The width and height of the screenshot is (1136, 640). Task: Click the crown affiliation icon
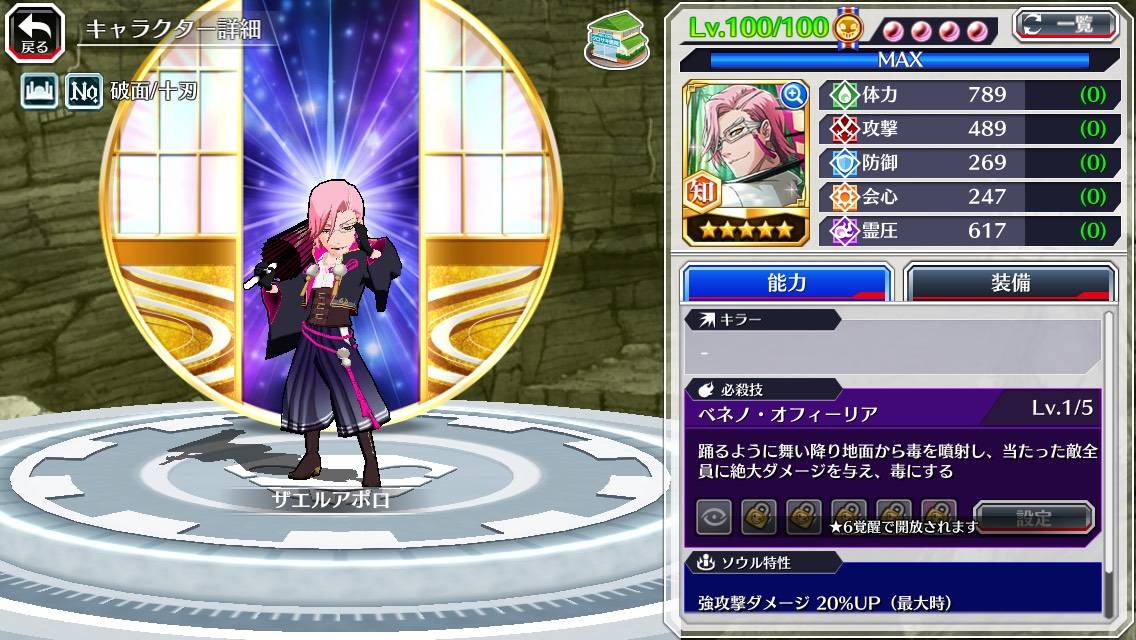pyautogui.click(x=39, y=93)
